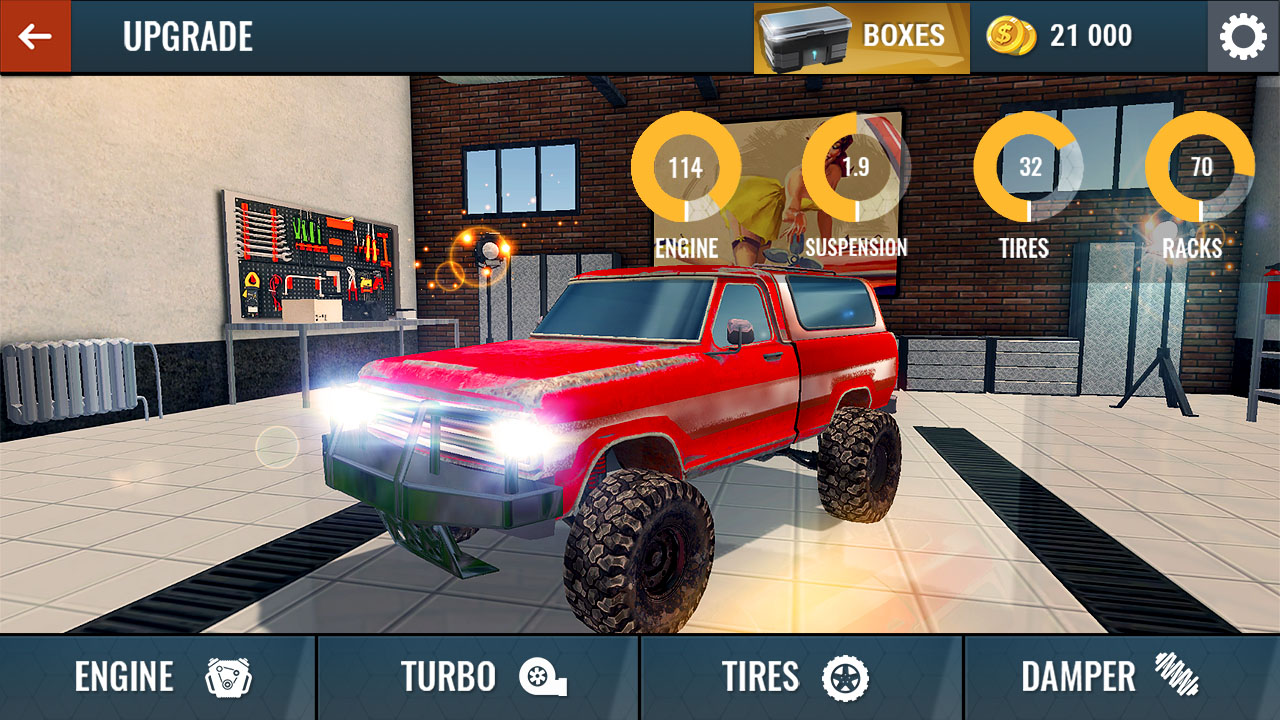The width and height of the screenshot is (1280, 720).
Task: Open the settings gear
Action: [x=1243, y=36]
